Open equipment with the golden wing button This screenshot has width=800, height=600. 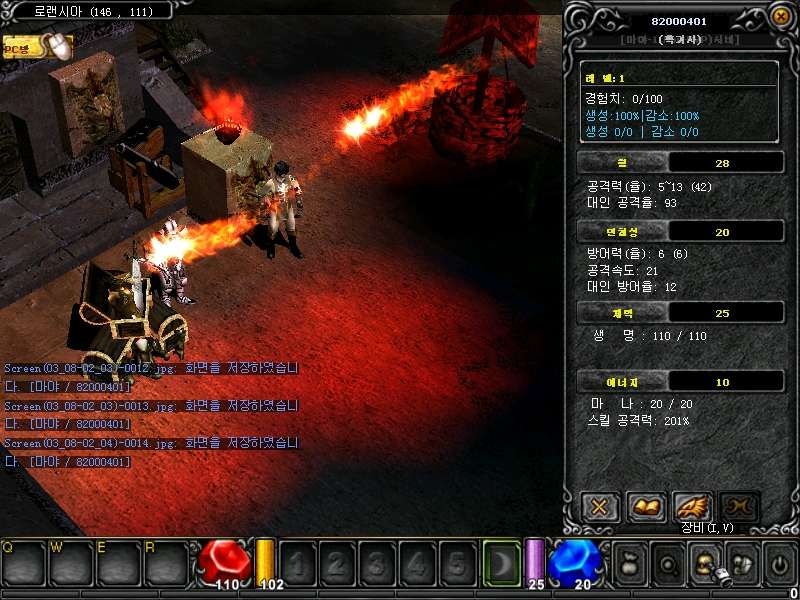click(693, 506)
